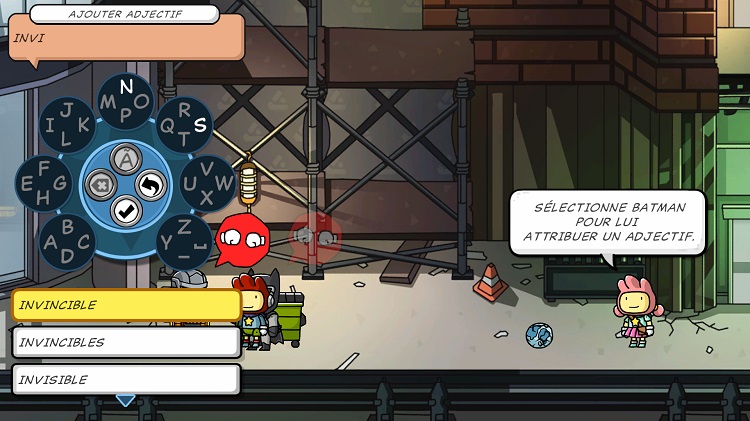Image resolution: width=750 pixels, height=421 pixels.
Task: Confirm the word with the checkmark button
Action: [x=125, y=210]
